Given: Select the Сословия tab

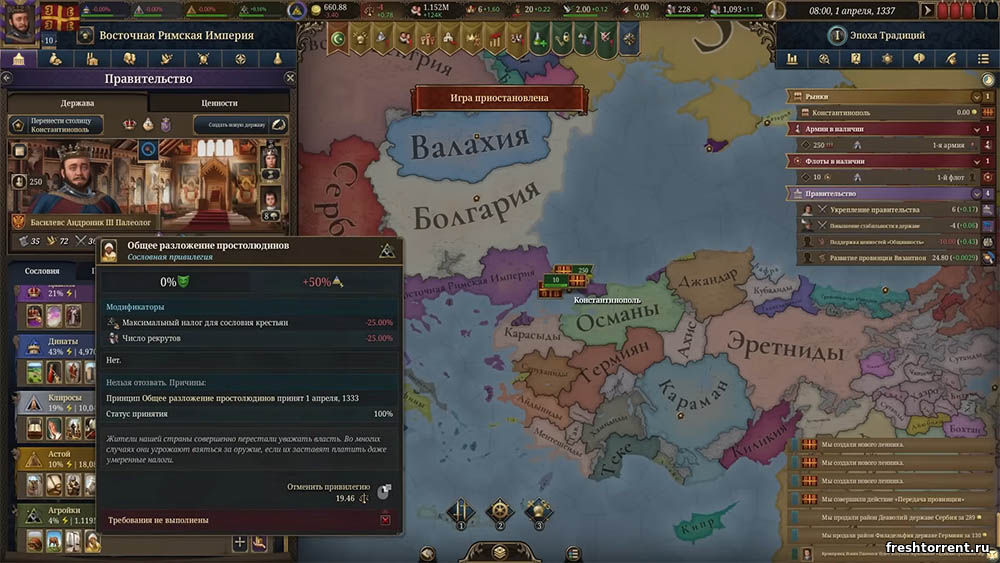Looking at the screenshot, I should pyautogui.click(x=42, y=271).
